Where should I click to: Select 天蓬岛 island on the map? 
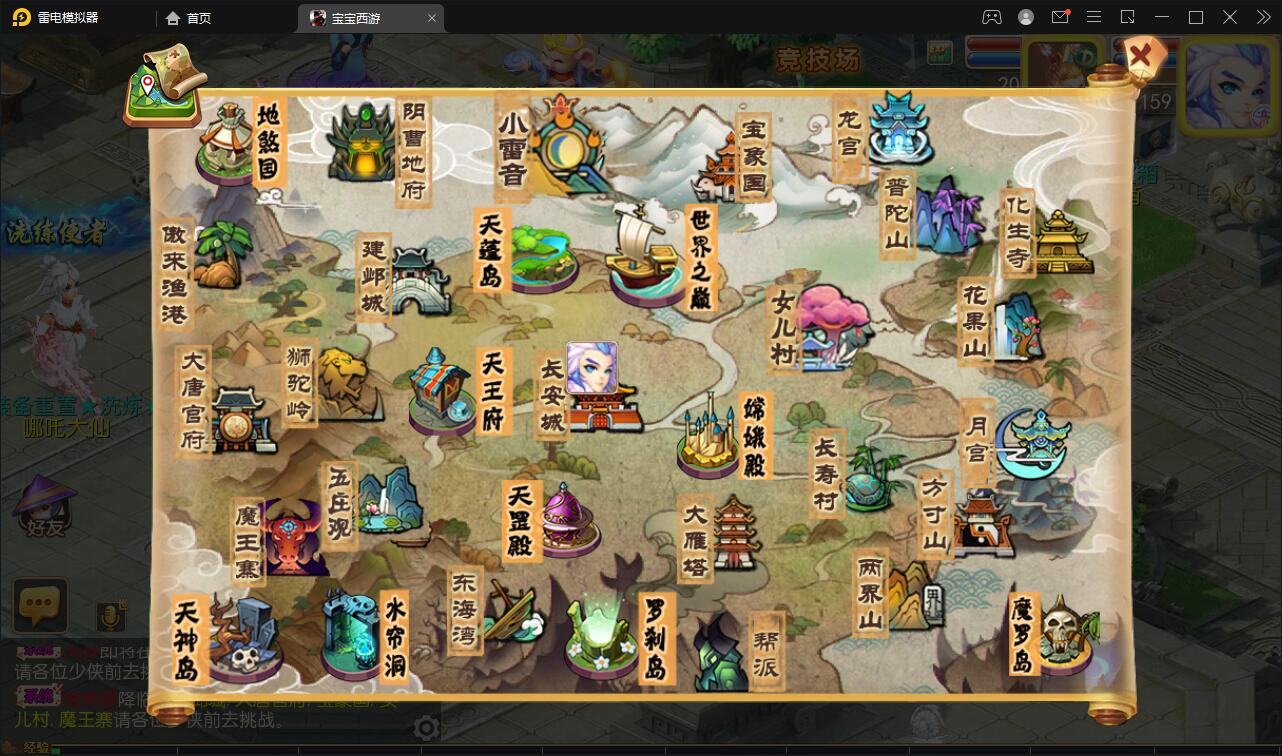click(x=540, y=253)
